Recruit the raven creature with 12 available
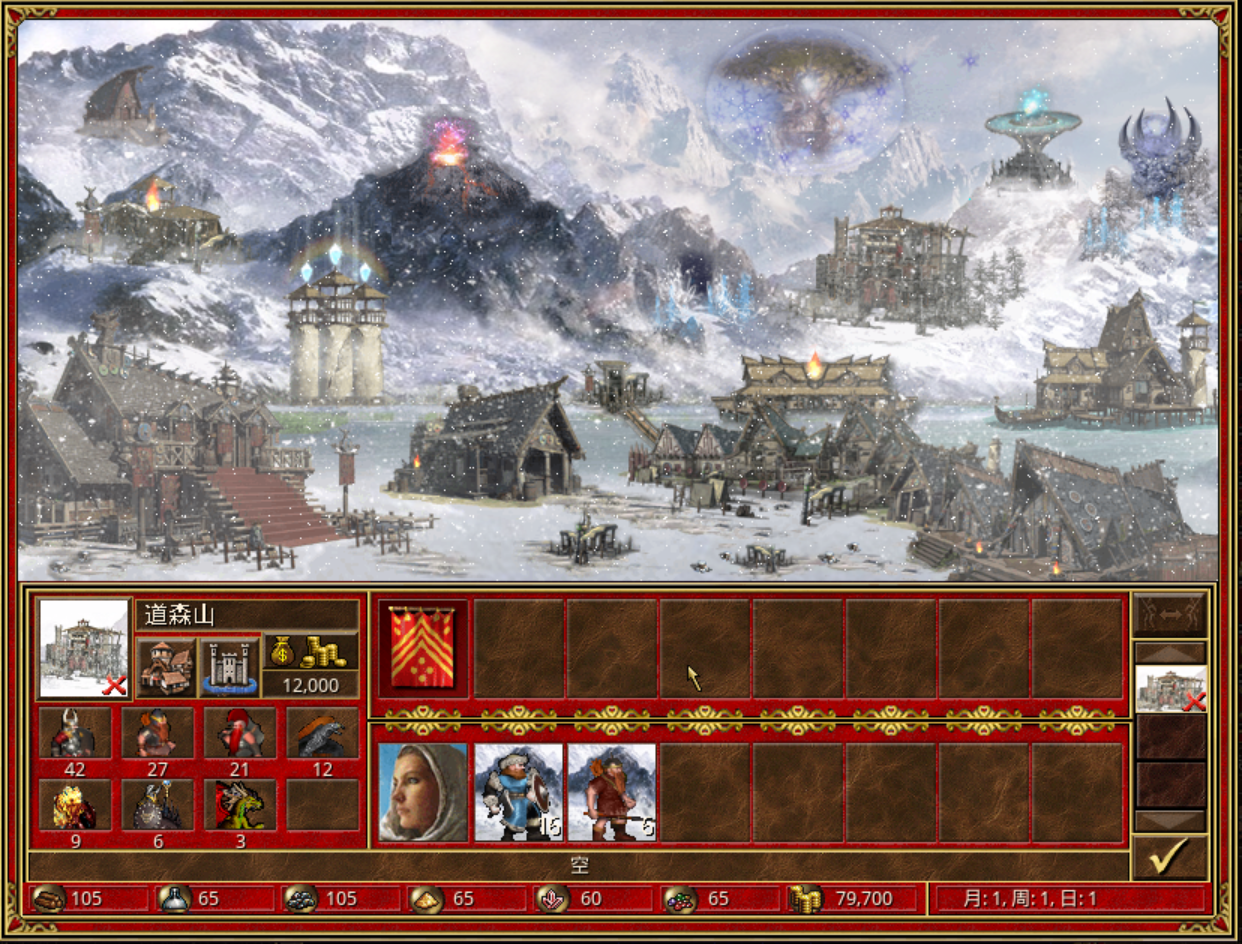The height and width of the screenshot is (944, 1242). [x=322, y=734]
